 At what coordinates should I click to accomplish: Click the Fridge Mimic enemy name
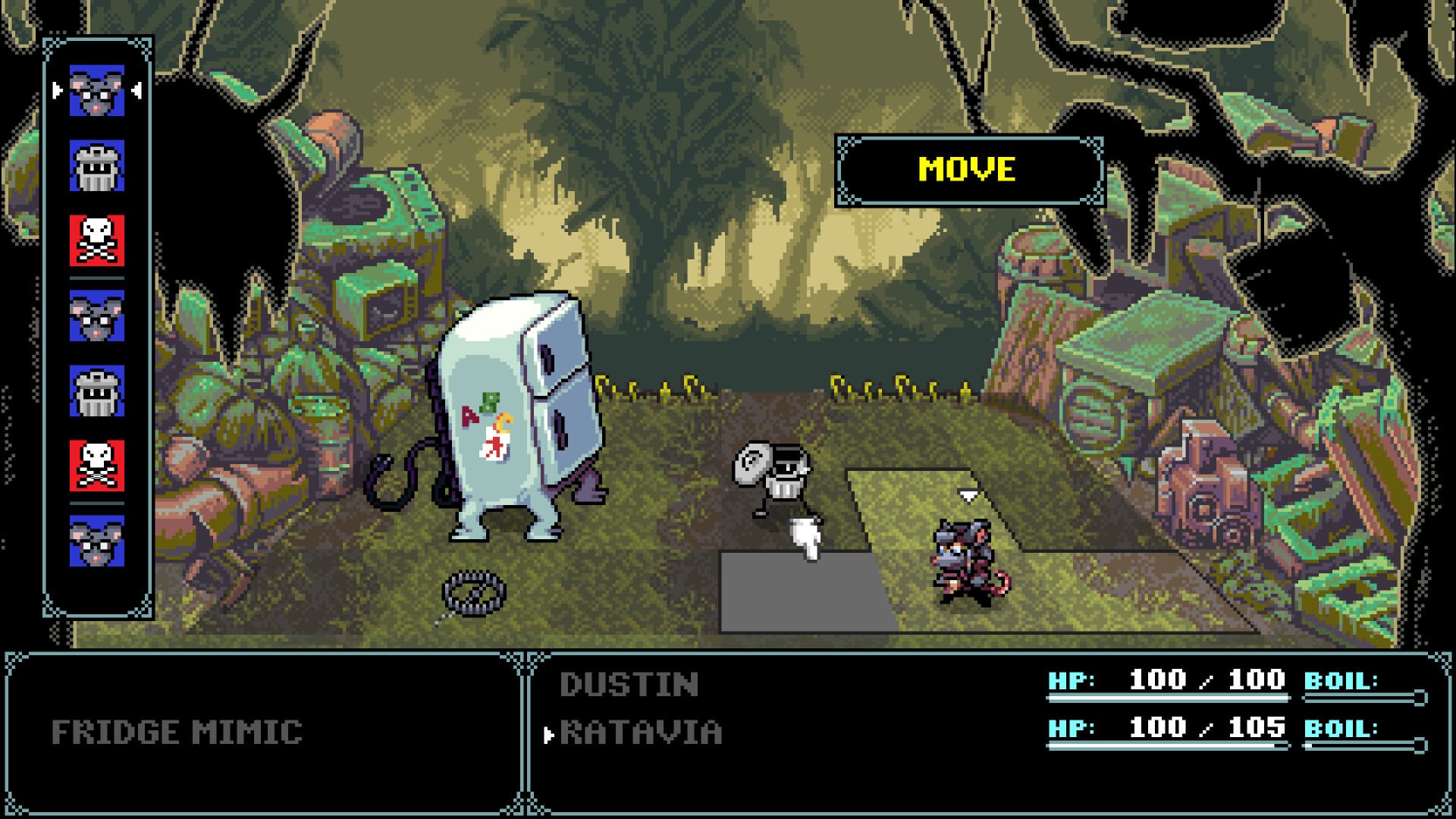(177, 733)
